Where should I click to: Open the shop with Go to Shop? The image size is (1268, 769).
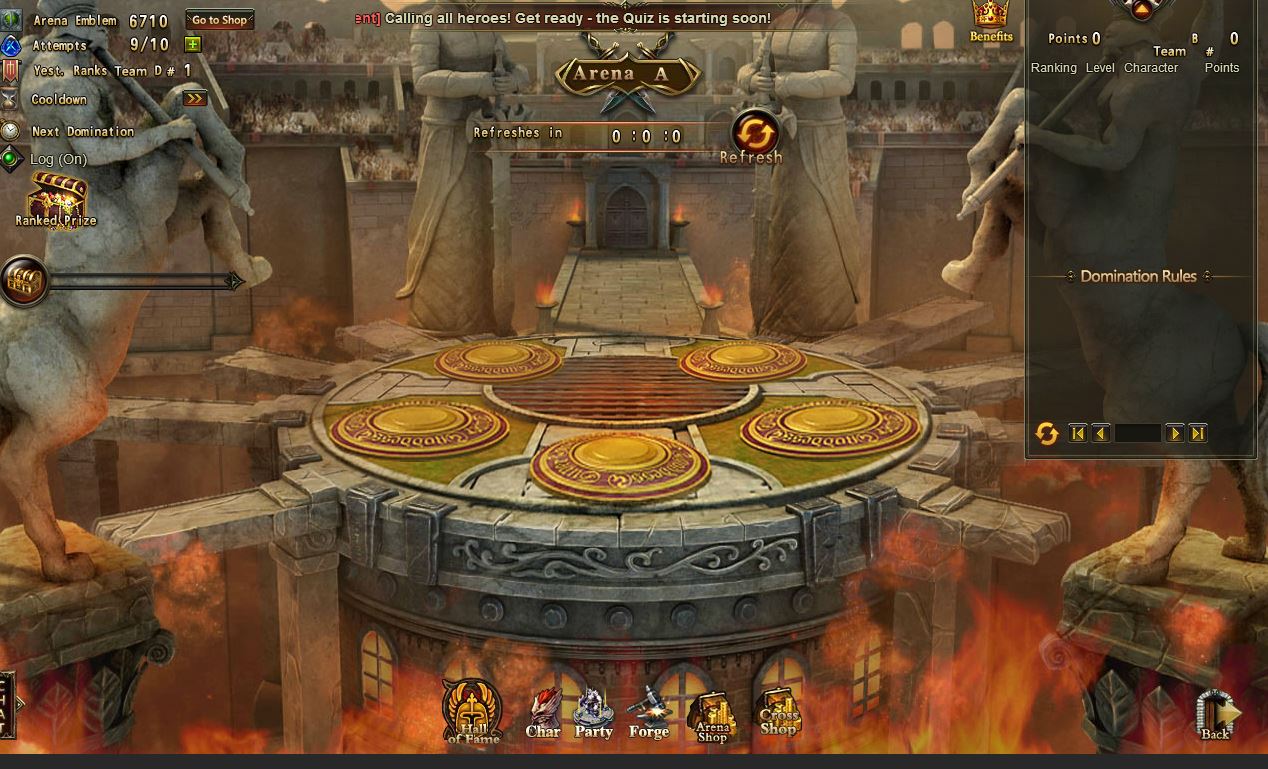[x=220, y=20]
